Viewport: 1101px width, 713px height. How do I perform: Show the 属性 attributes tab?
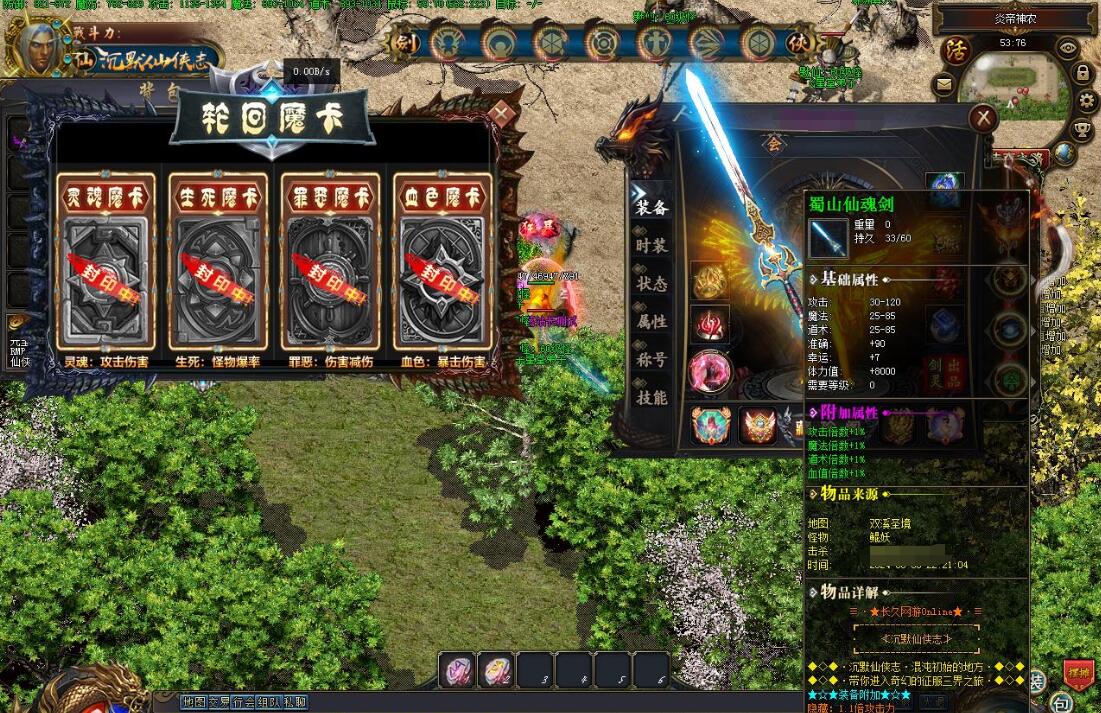[x=652, y=322]
